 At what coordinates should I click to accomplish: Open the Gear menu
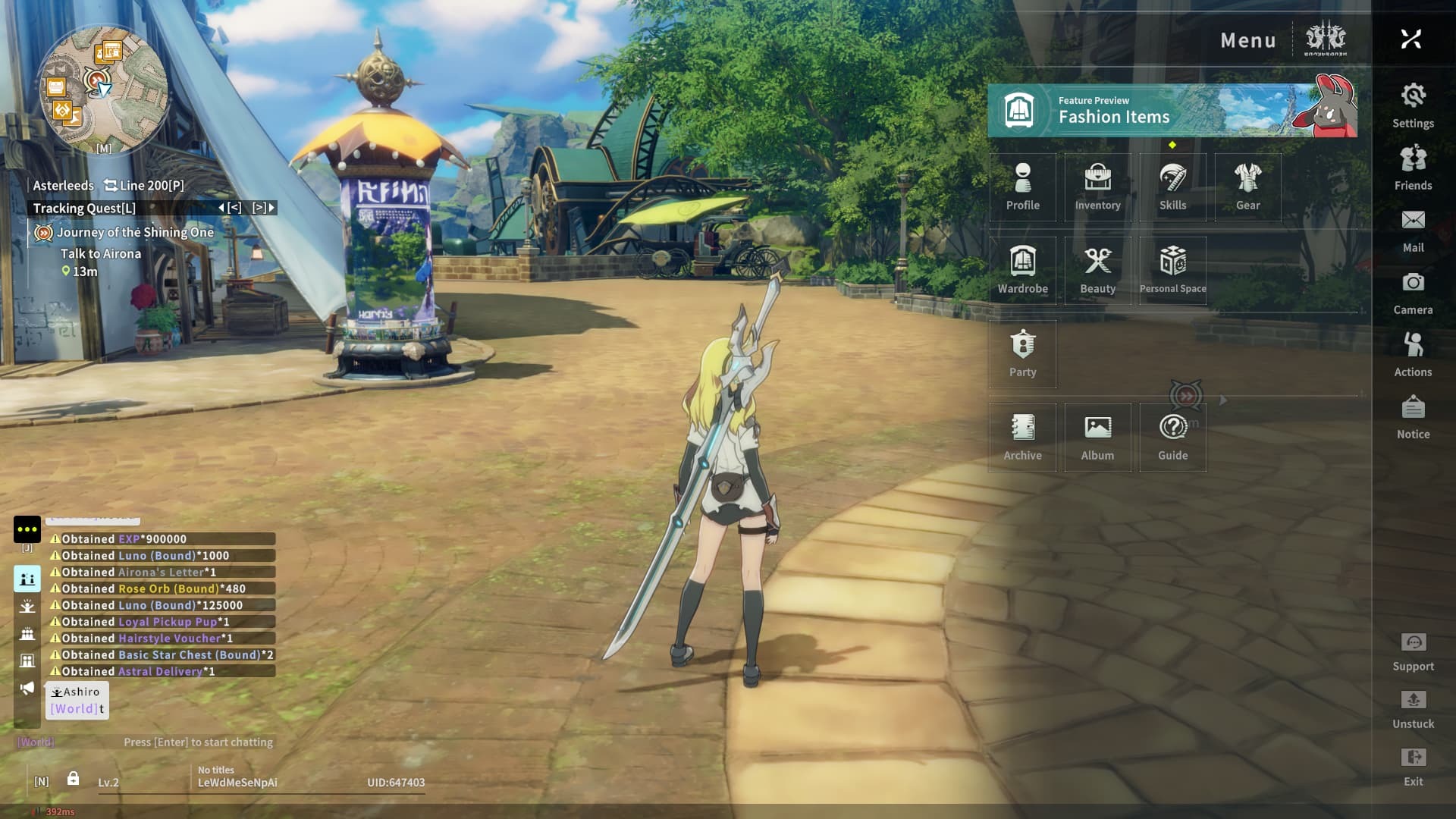(1247, 187)
